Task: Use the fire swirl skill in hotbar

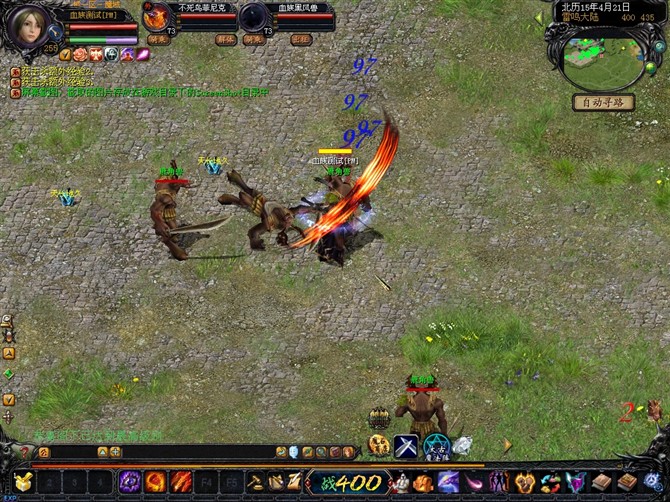Action: pos(155,482)
